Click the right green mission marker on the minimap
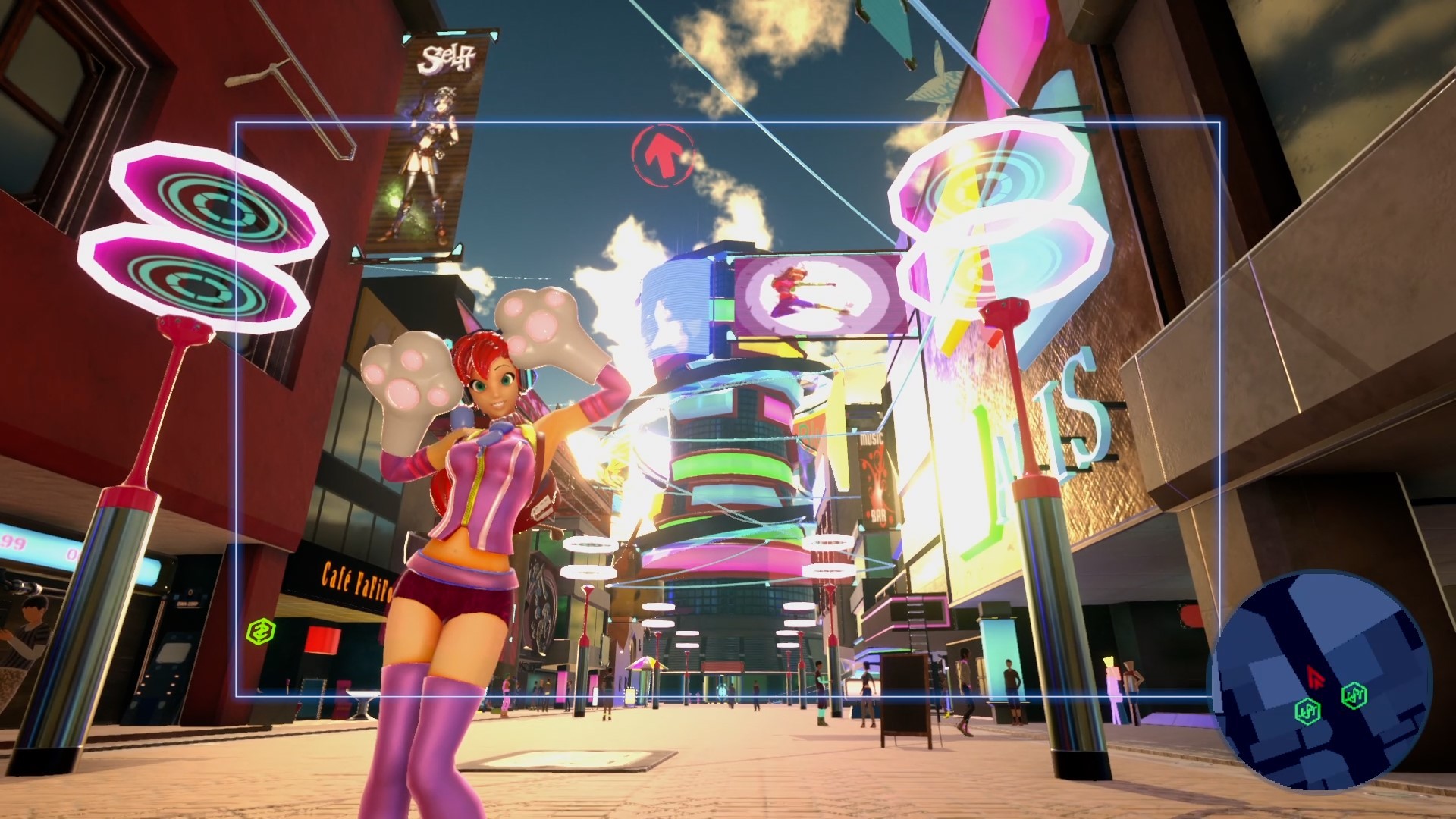The image size is (1456, 819). pyautogui.click(x=1354, y=695)
